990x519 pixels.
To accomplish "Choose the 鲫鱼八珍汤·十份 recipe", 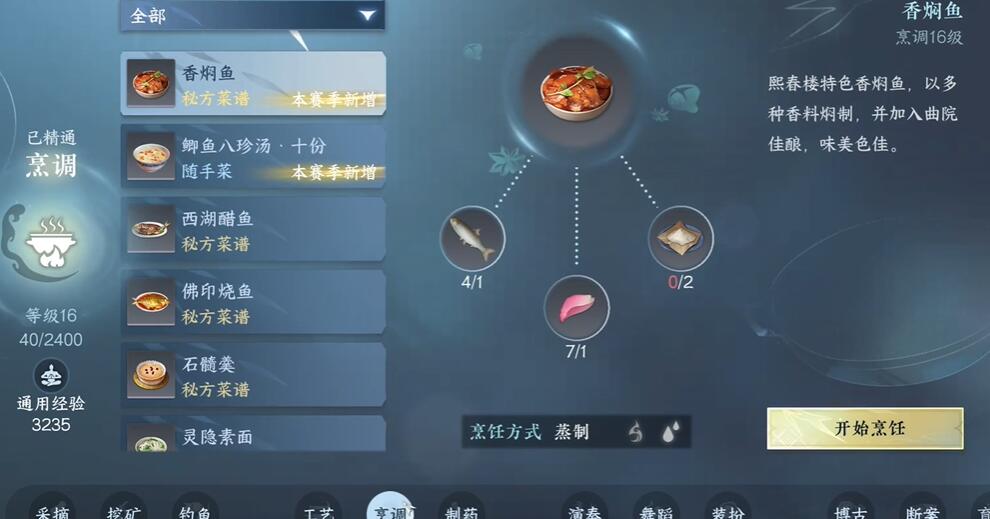I will click(x=253, y=157).
